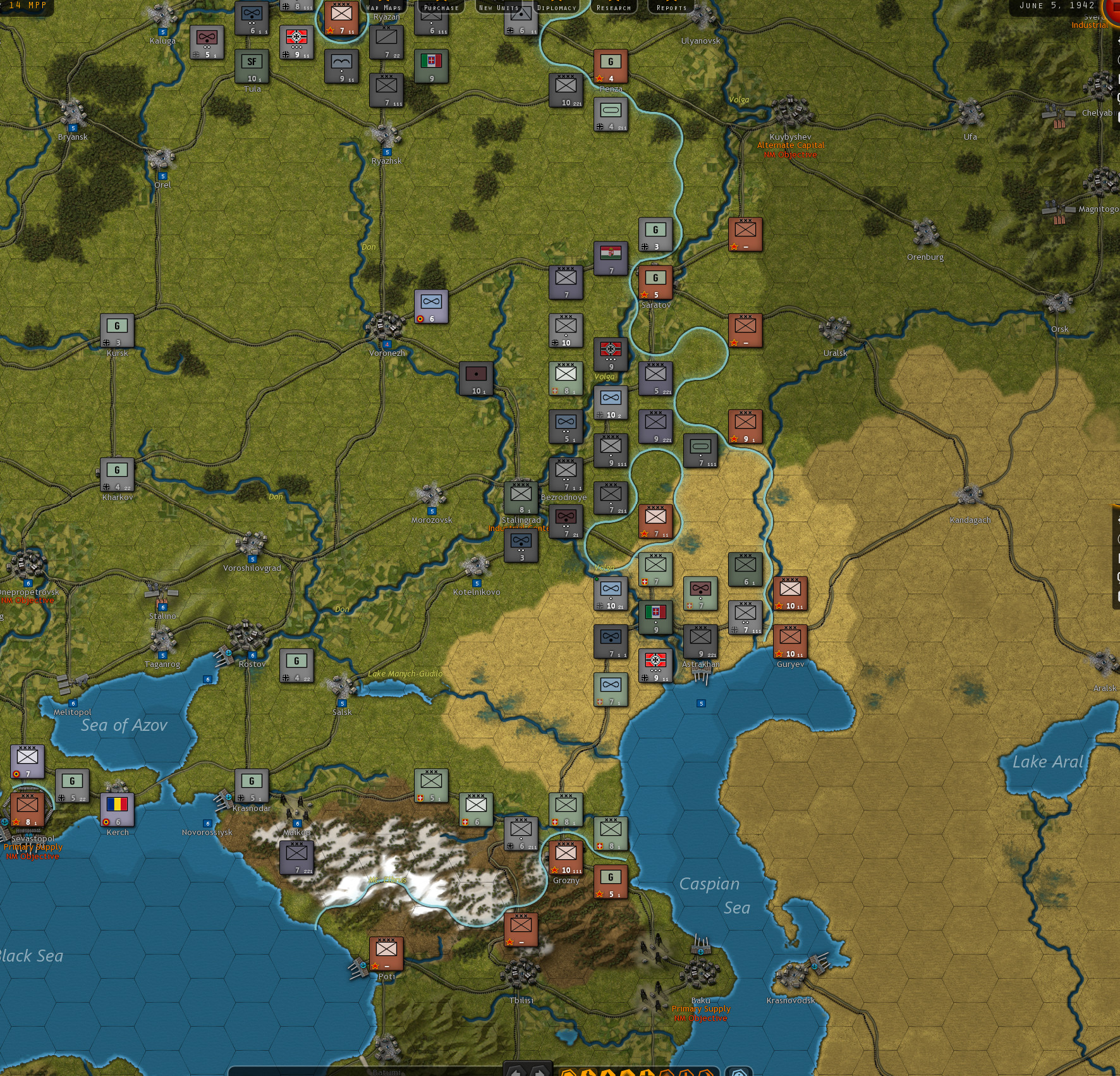This screenshot has height=1076, width=1120.
Task: Click the next-unit arrow in bottom toolbar
Action: click(538, 1072)
